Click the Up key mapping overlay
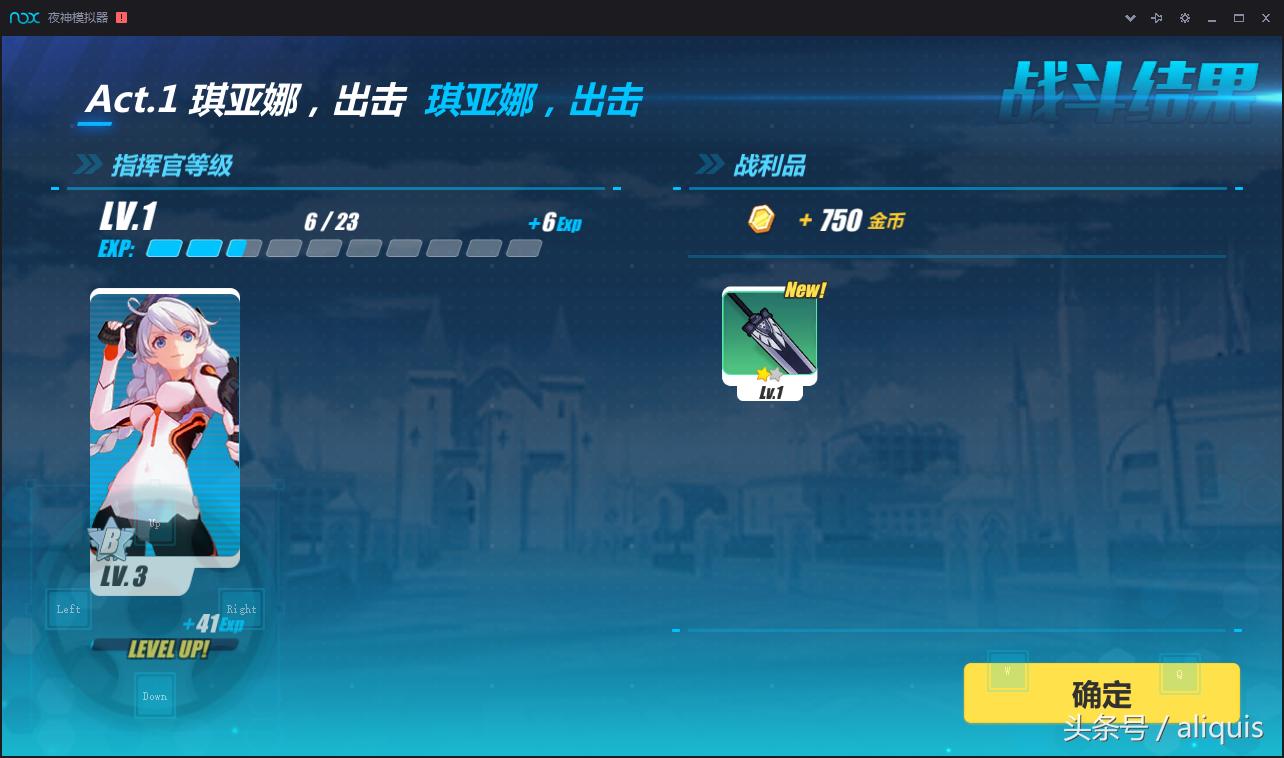The image size is (1284, 758). pyautogui.click(x=154, y=522)
